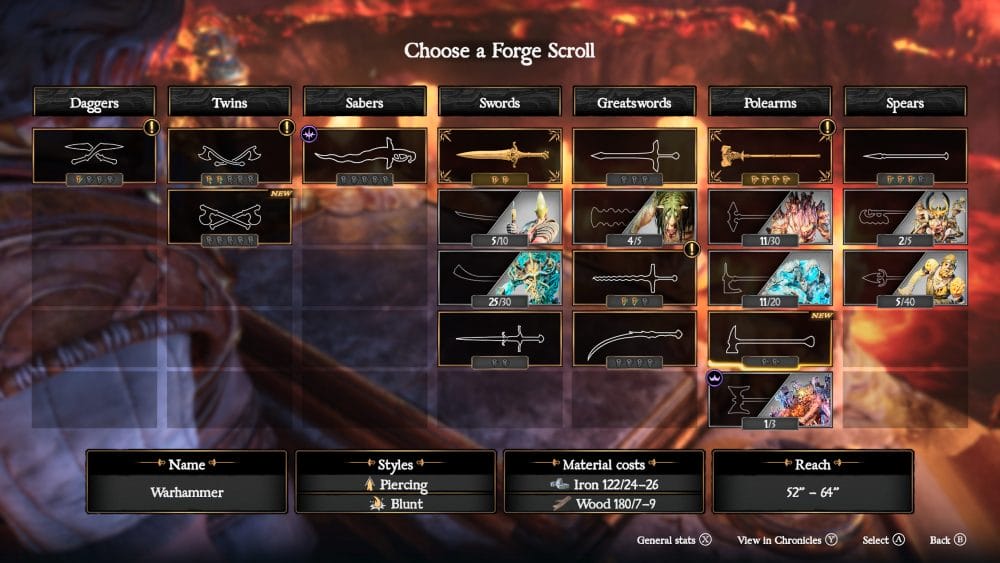Select the golden sword forge scroll
Screen dimensions: 1000x563
point(500,155)
